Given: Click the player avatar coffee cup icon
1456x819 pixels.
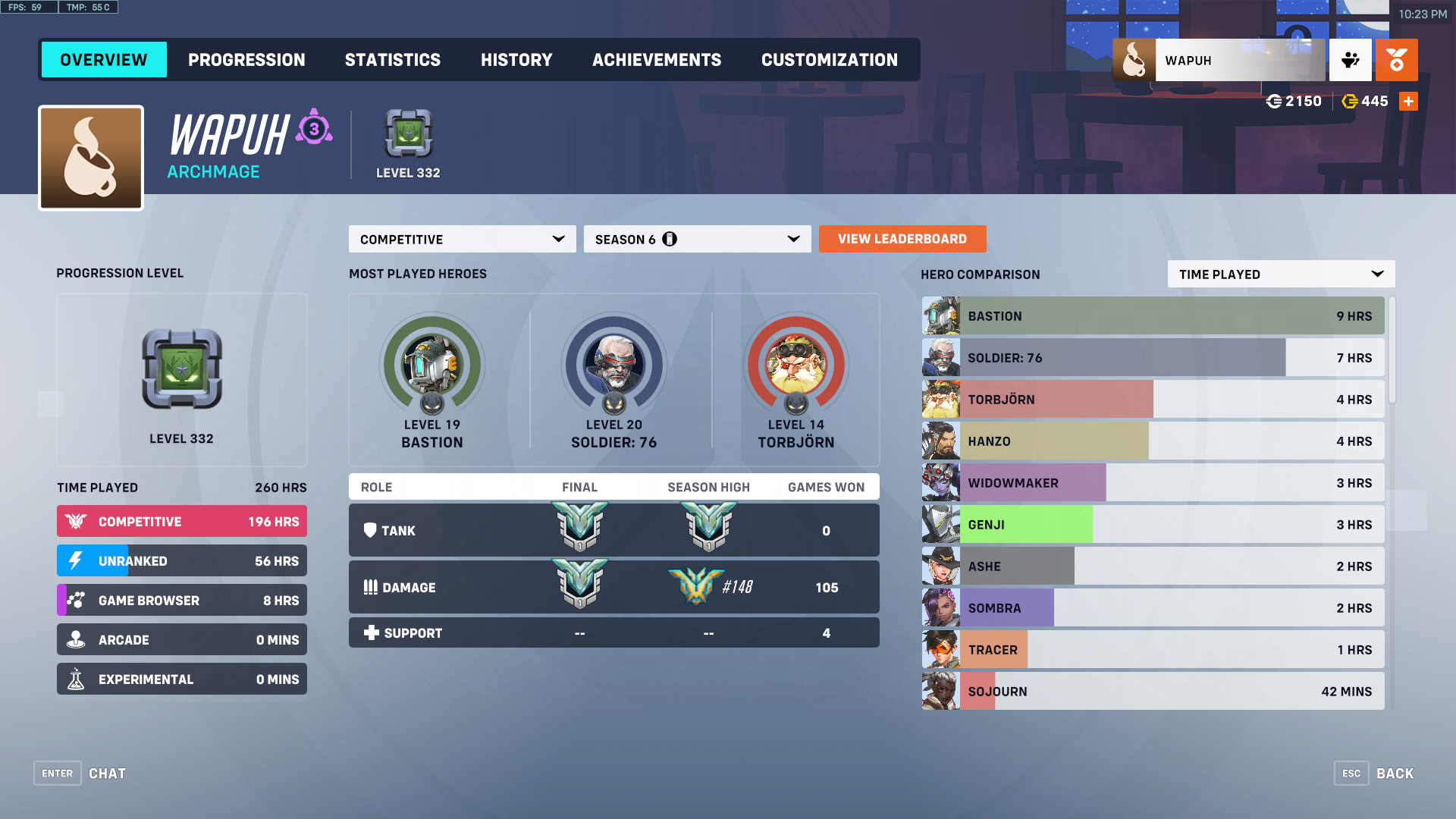Looking at the screenshot, I should pos(90,157).
